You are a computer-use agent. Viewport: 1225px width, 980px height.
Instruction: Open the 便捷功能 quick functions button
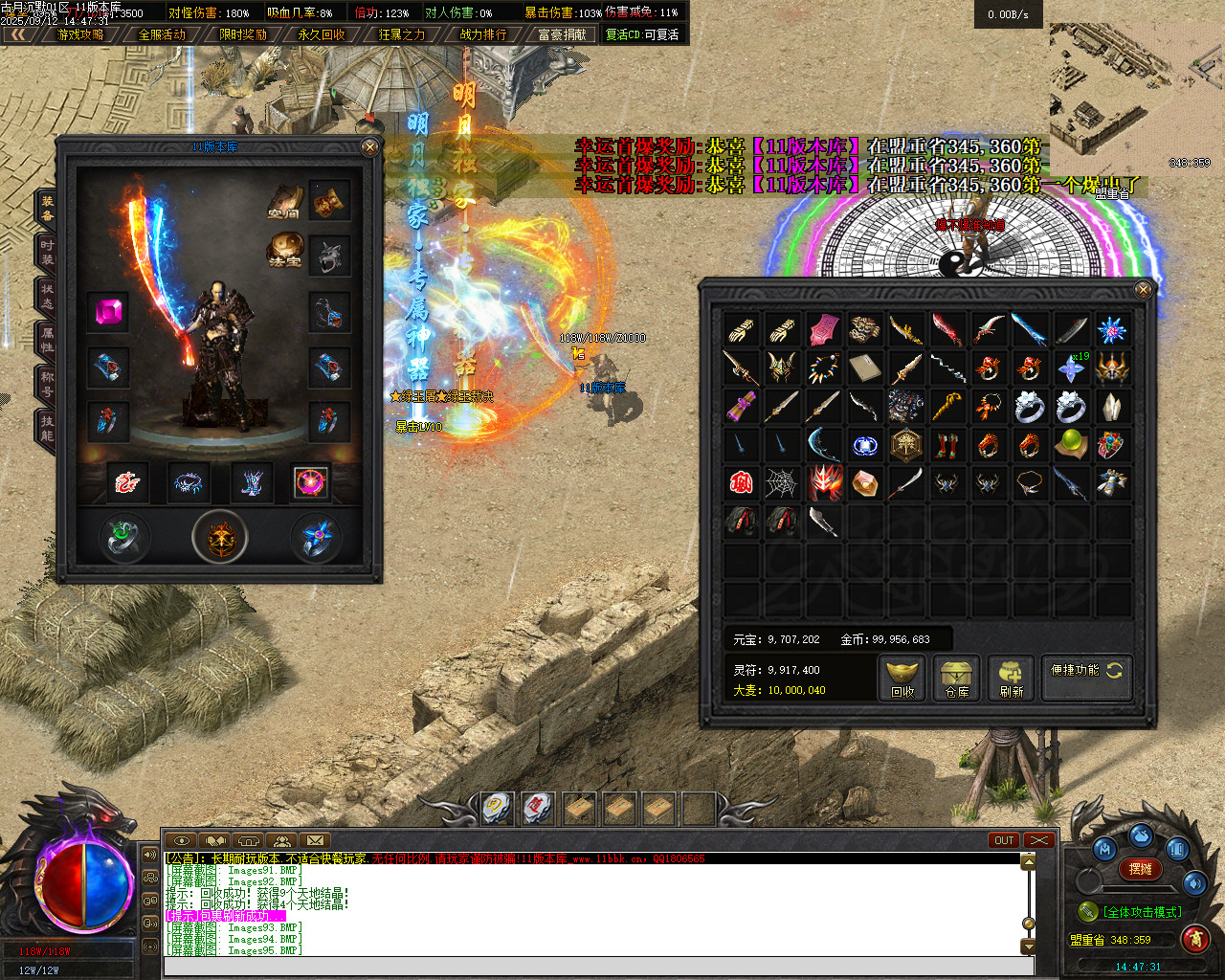point(1086,671)
